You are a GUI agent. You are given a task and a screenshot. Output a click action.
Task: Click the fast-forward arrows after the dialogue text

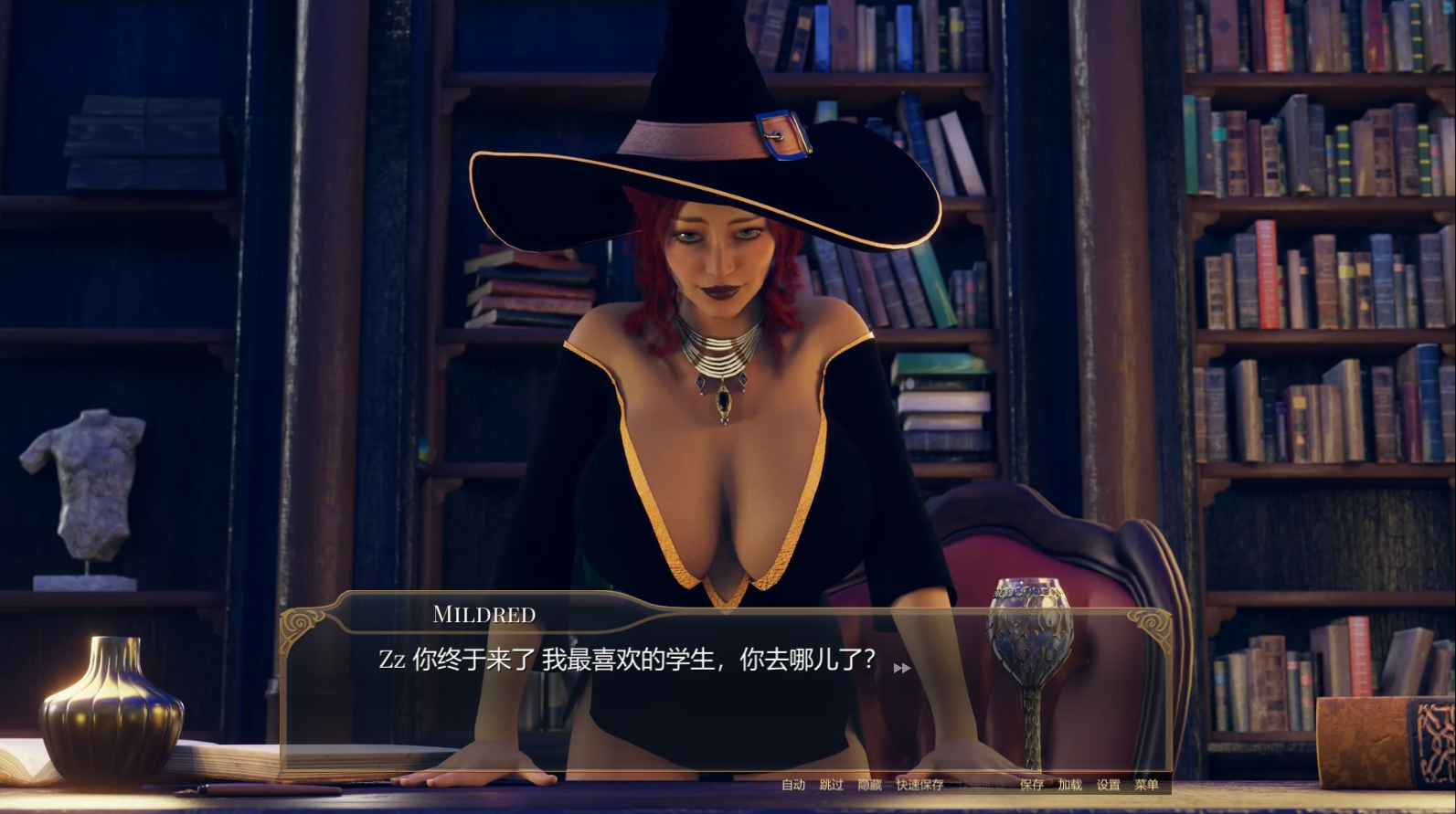click(901, 668)
